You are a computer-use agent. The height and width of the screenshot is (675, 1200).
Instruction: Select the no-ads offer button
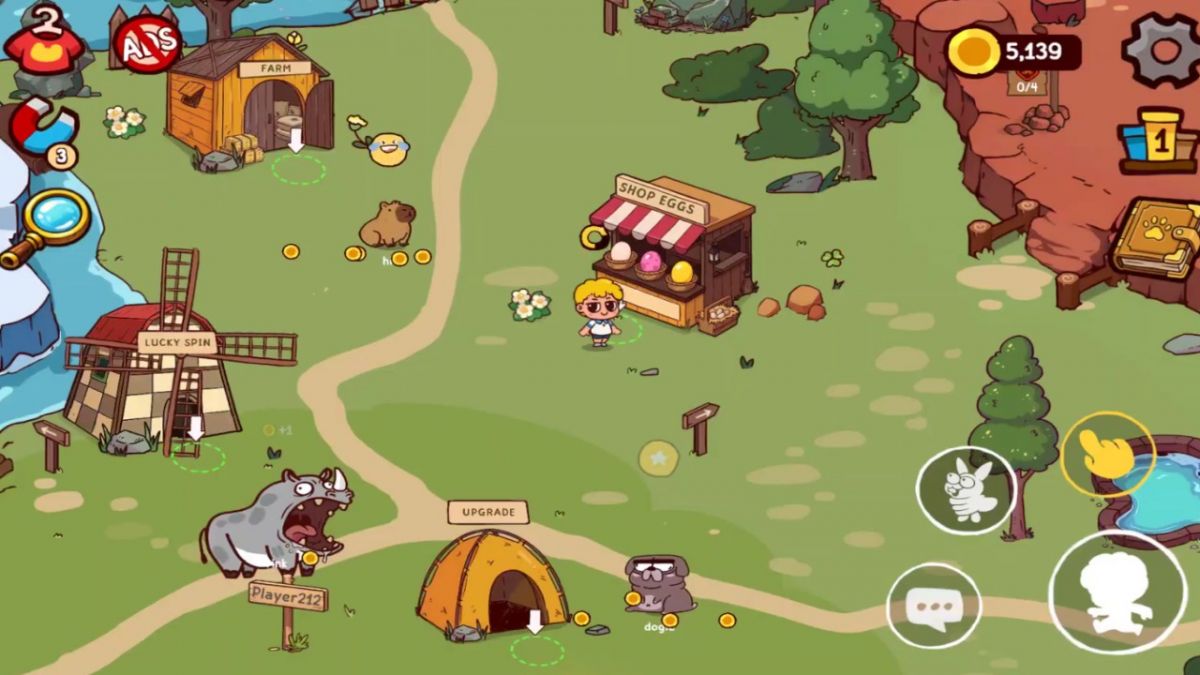click(146, 43)
